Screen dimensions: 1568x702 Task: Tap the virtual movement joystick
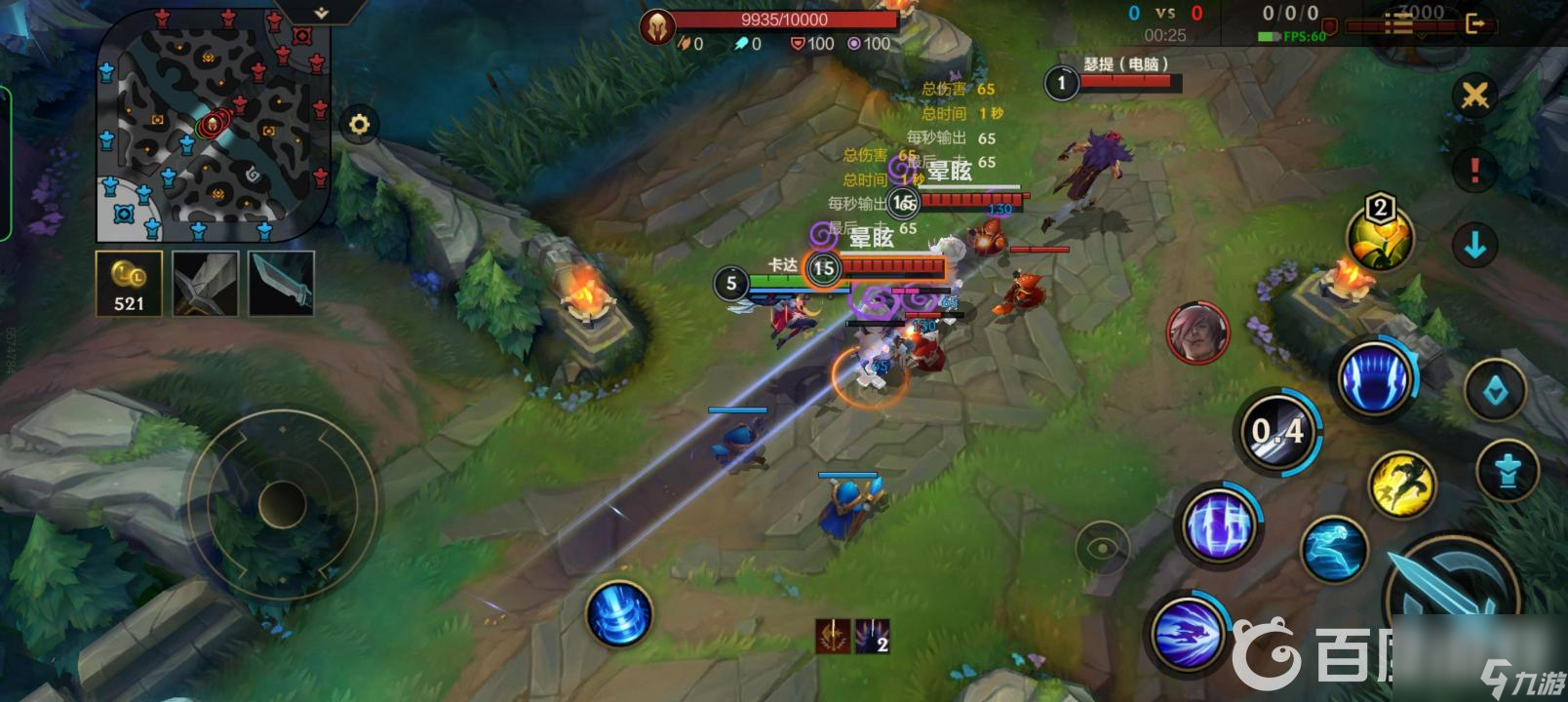(x=282, y=504)
